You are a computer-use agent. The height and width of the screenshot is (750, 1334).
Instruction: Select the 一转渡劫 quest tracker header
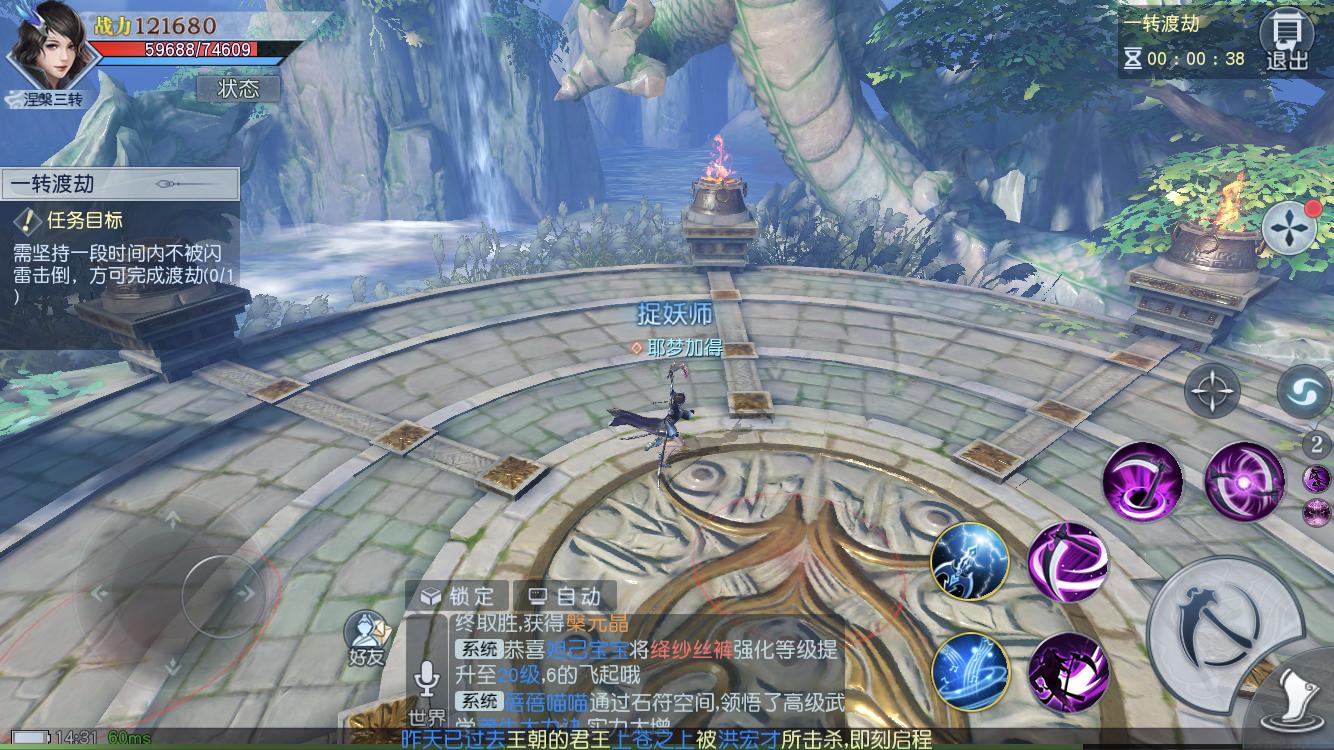tap(120, 184)
